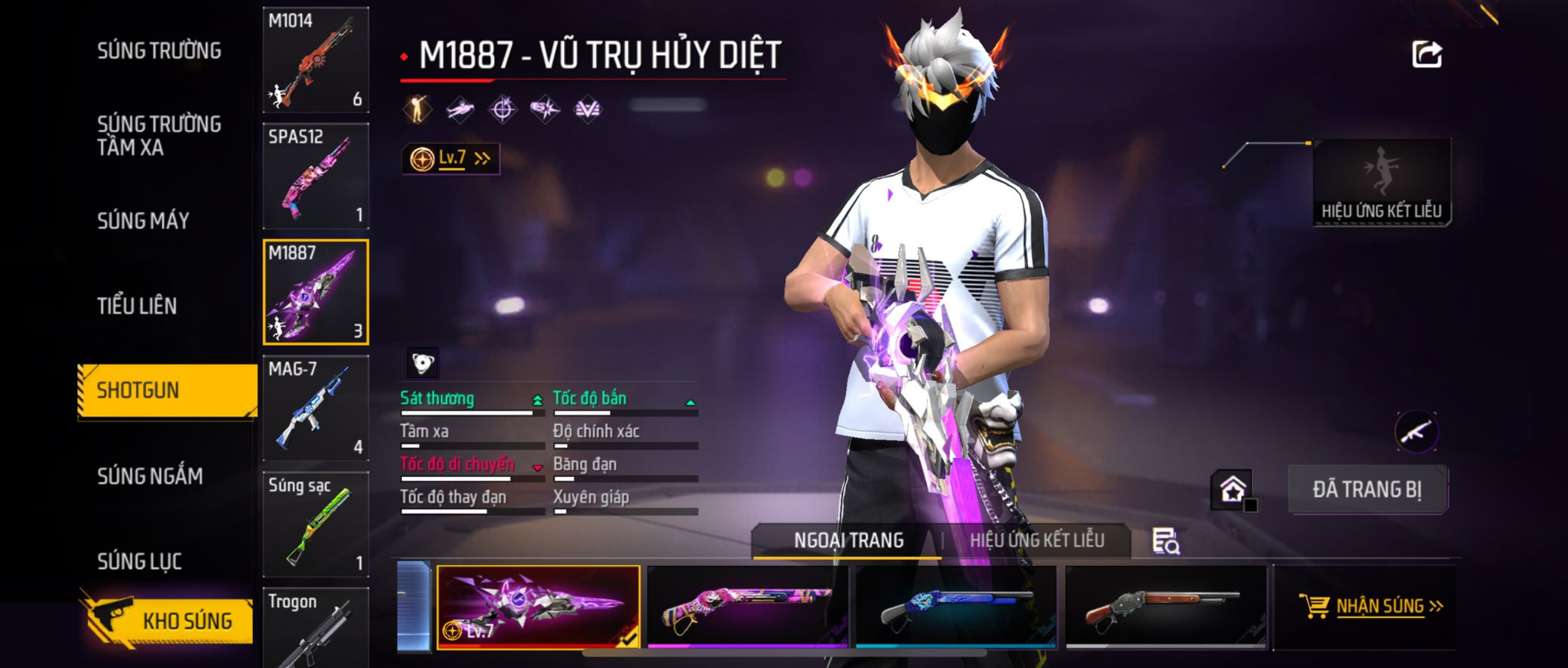This screenshot has width=1568, height=668.
Task: Select the Súng sạc weapon tile
Action: click(x=316, y=524)
